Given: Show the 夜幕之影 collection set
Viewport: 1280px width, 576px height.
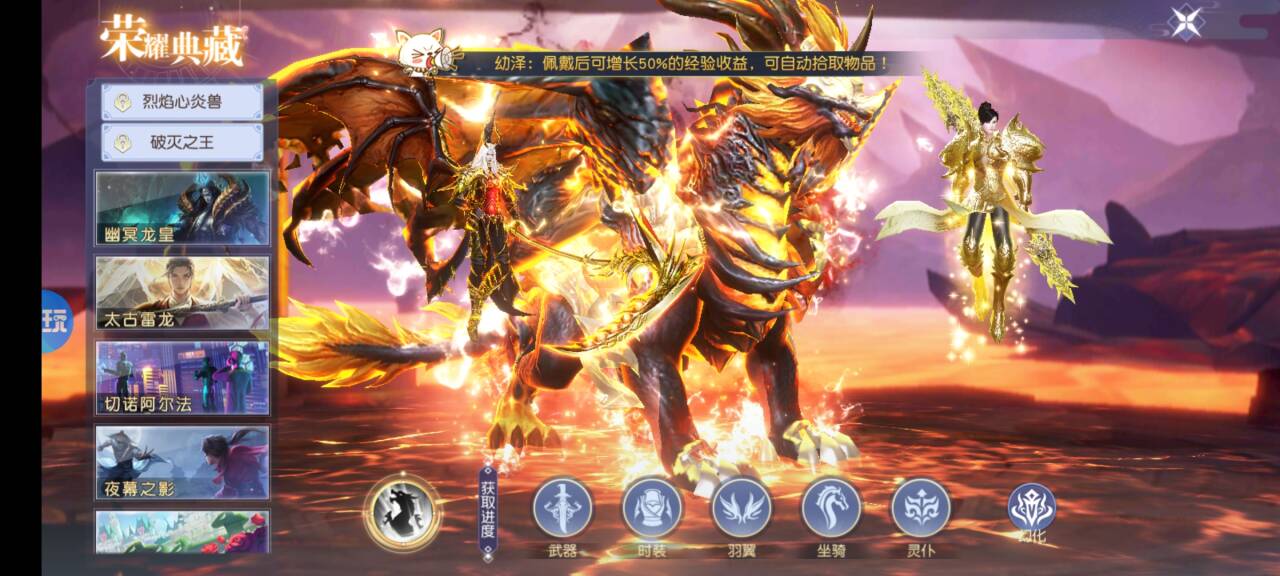Looking at the screenshot, I should click(182, 462).
